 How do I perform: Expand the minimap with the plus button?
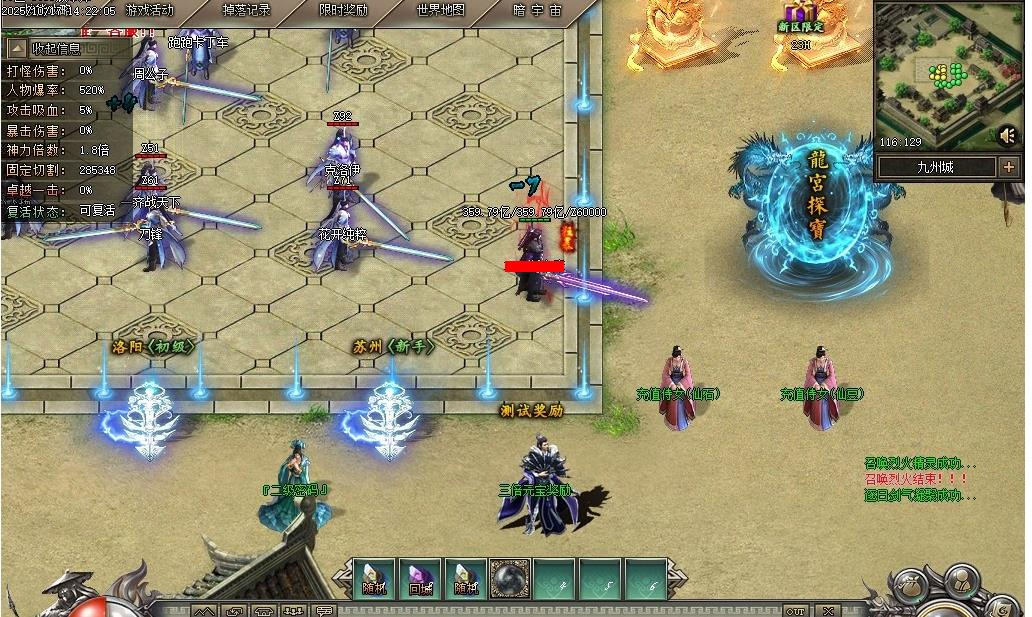click(1008, 167)
